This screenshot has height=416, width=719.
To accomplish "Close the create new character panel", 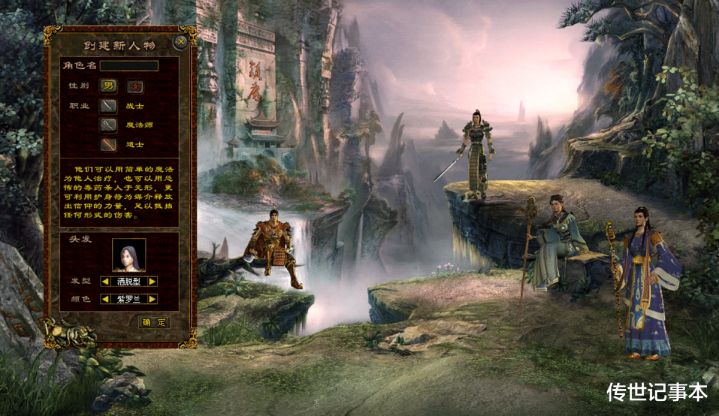I will (x=179, y=43).
